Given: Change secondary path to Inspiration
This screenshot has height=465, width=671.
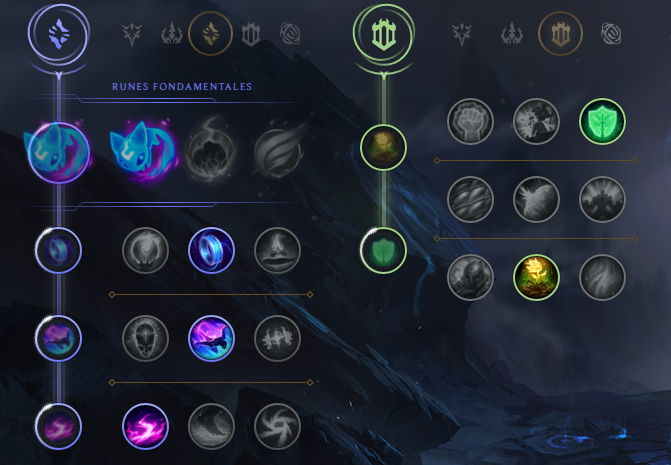Looking at the screenshot, I should 609,35.
